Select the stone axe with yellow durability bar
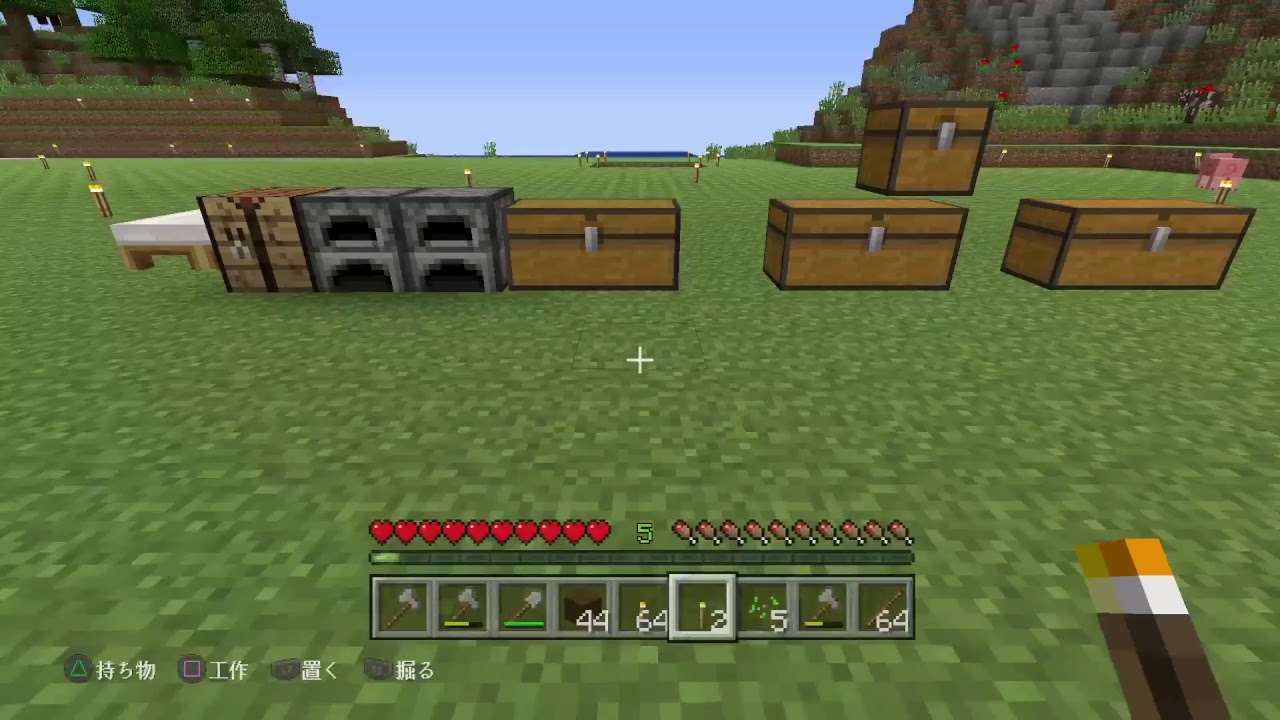The width and height of the screenshot is (1280, 720). point(463,605)
